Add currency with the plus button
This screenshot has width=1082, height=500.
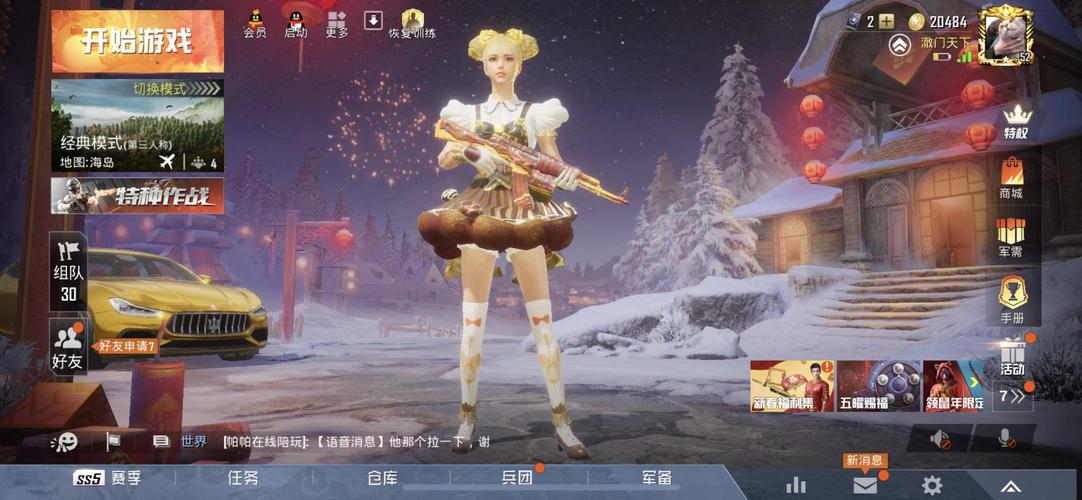click(886, 22)
